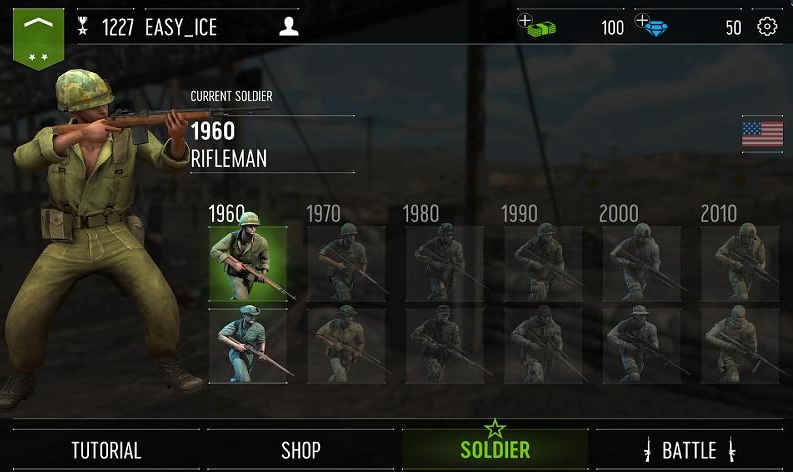This screenshot has width=793, height=472.
Task: Select the top 1970 soldier tile
Action: [346, 264]
